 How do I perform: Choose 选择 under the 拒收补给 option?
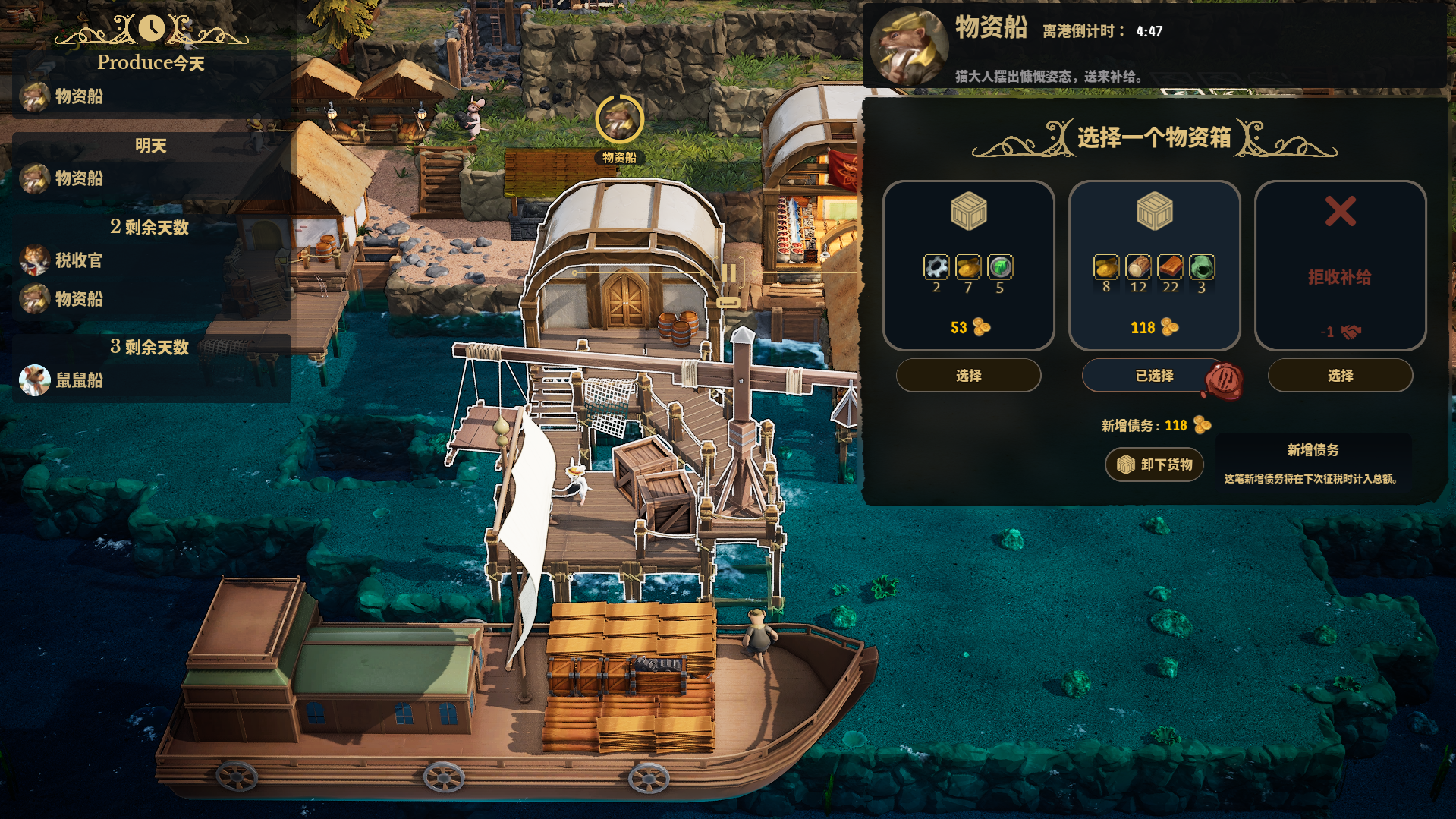[x=1340, y=376]
